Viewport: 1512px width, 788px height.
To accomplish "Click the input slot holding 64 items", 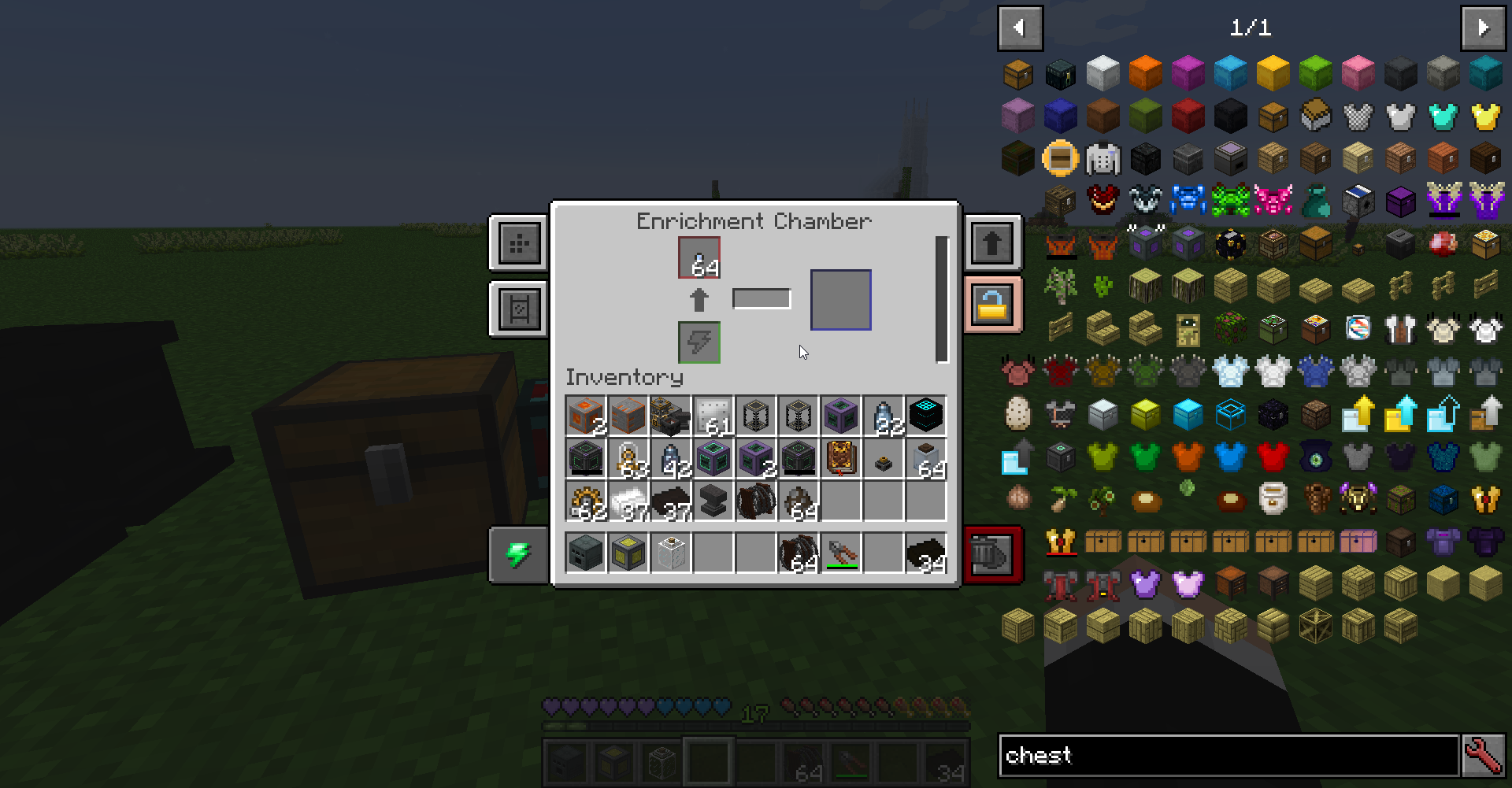I will click(699, 258).
